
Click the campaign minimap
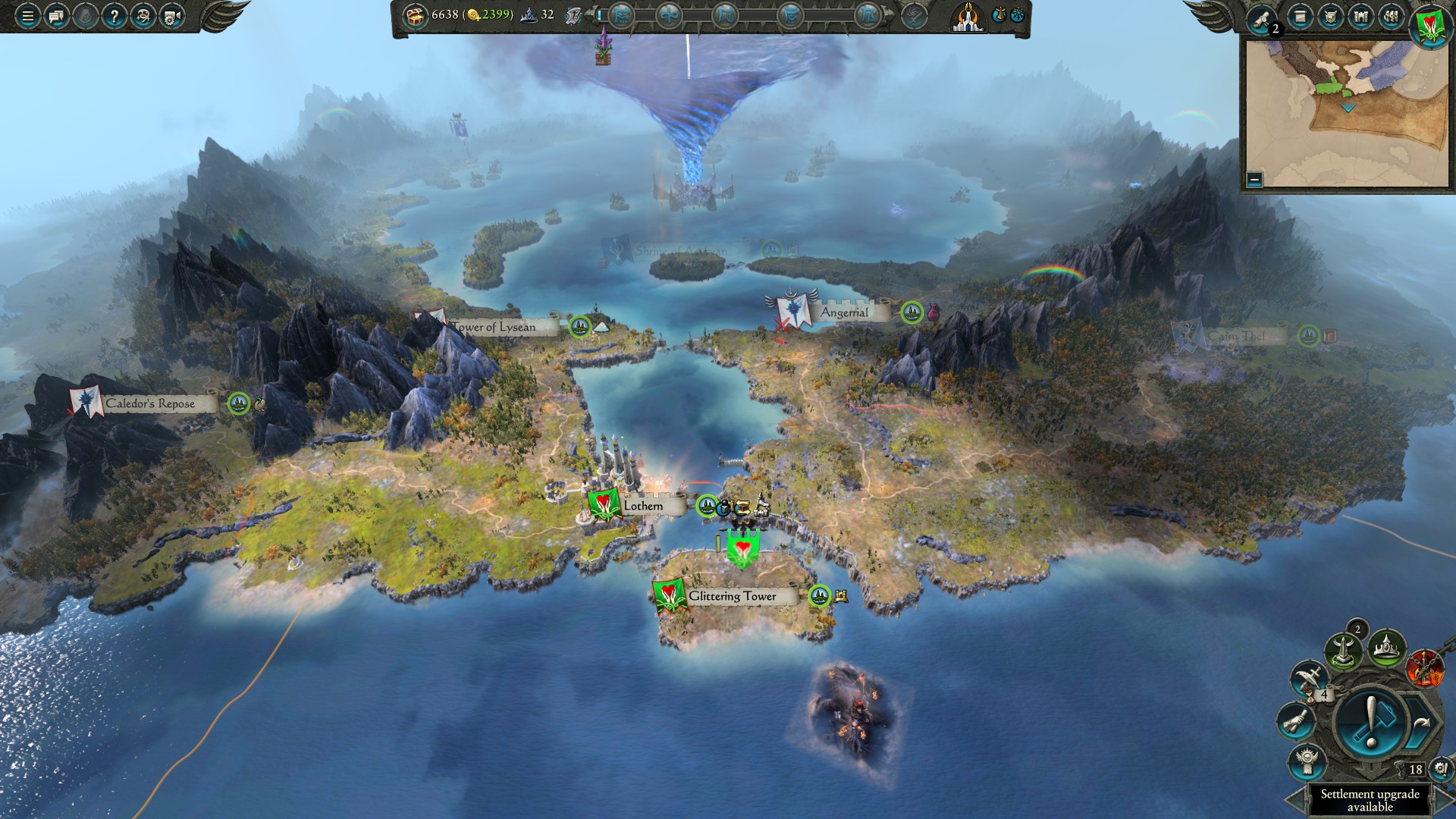(x=1346, y=114)
